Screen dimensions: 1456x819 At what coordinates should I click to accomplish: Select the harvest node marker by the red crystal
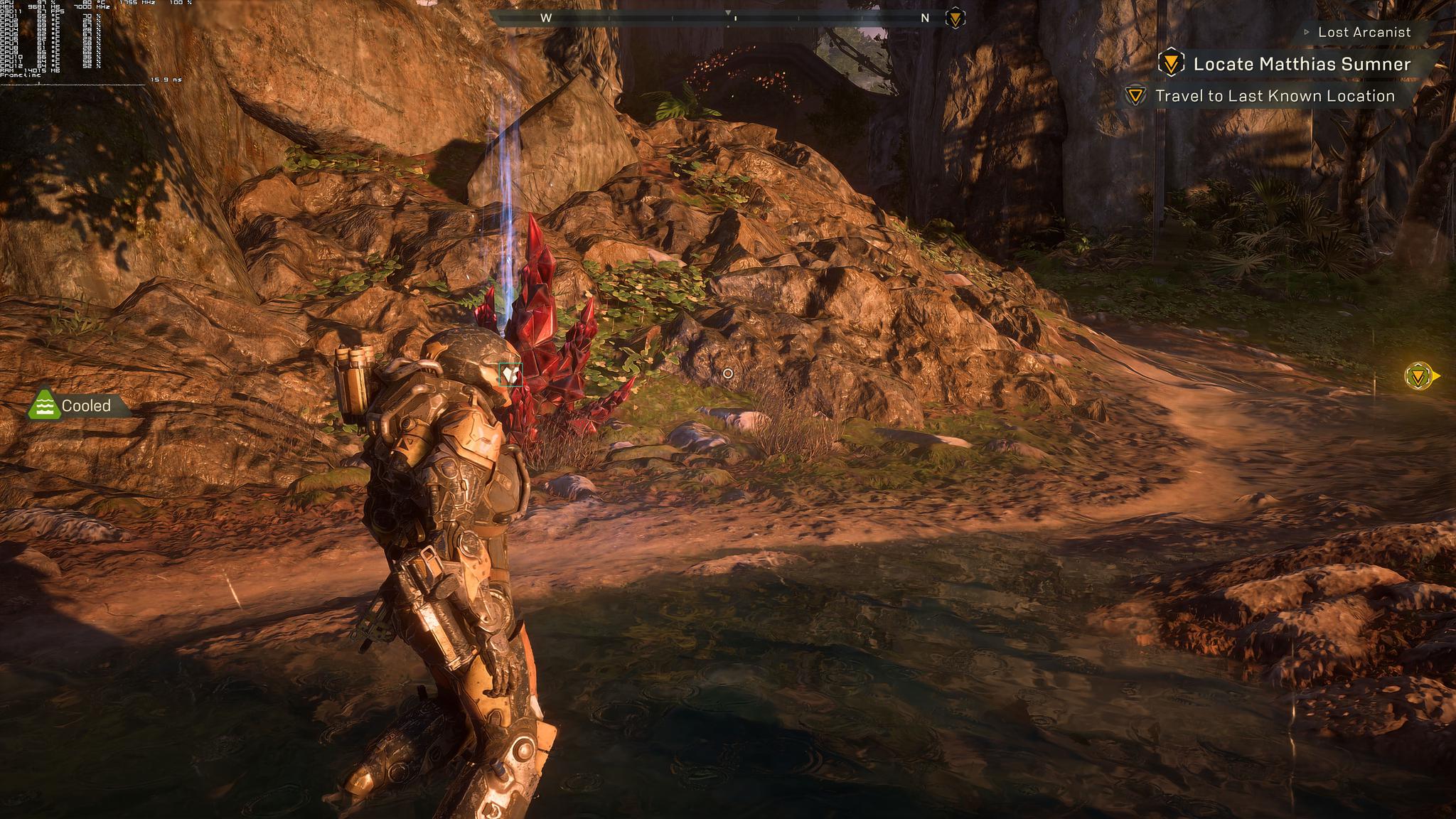510,374
